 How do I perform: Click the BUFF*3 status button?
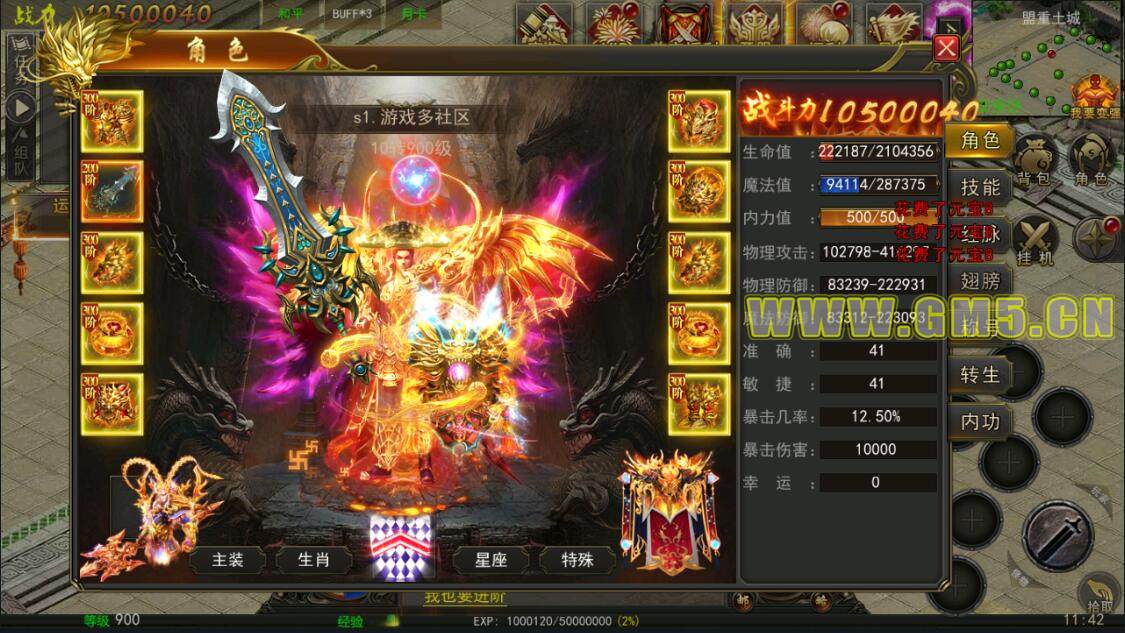click(352, 15)
